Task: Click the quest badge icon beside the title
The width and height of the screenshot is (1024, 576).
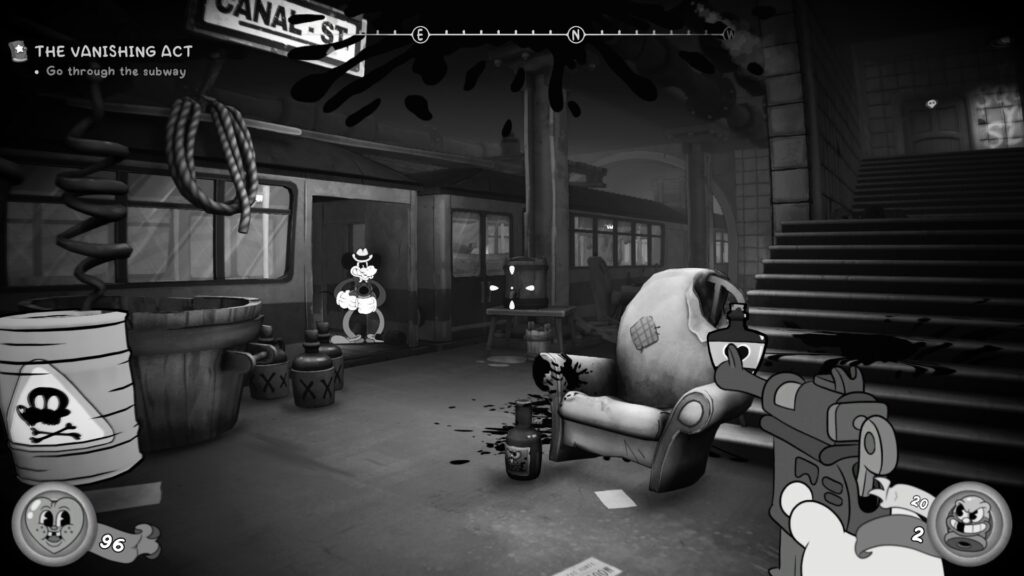Action: point(19,49)
